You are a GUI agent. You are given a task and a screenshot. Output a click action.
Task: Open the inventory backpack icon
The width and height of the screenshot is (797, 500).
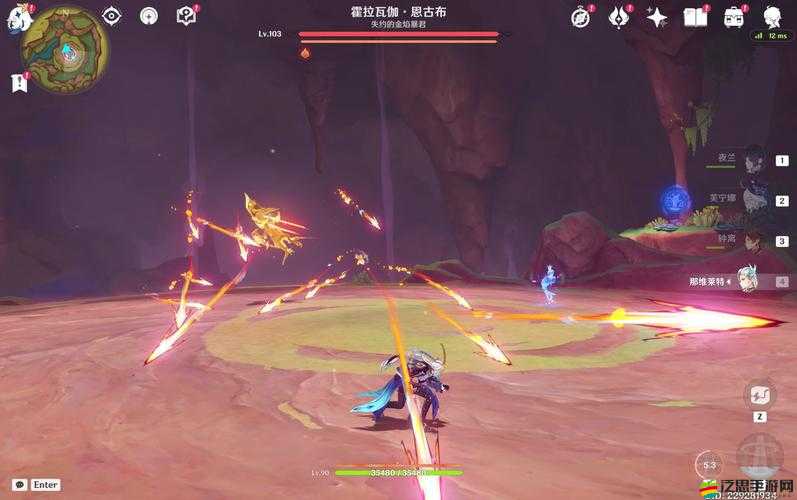pyautogui.click(x=734, y=16)
